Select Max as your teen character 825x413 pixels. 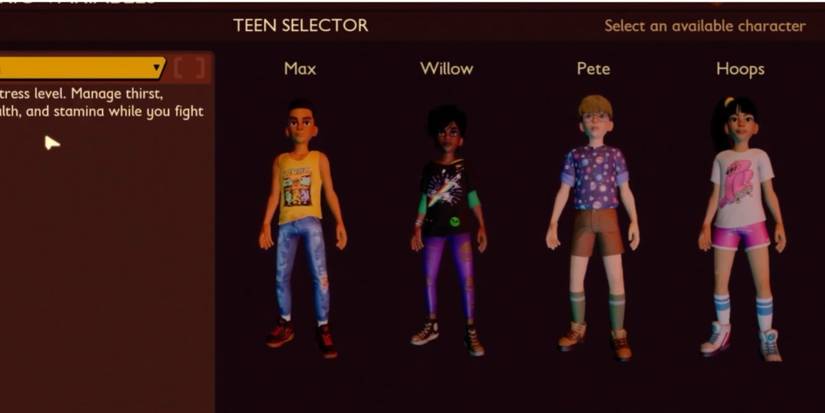[299, 220]
